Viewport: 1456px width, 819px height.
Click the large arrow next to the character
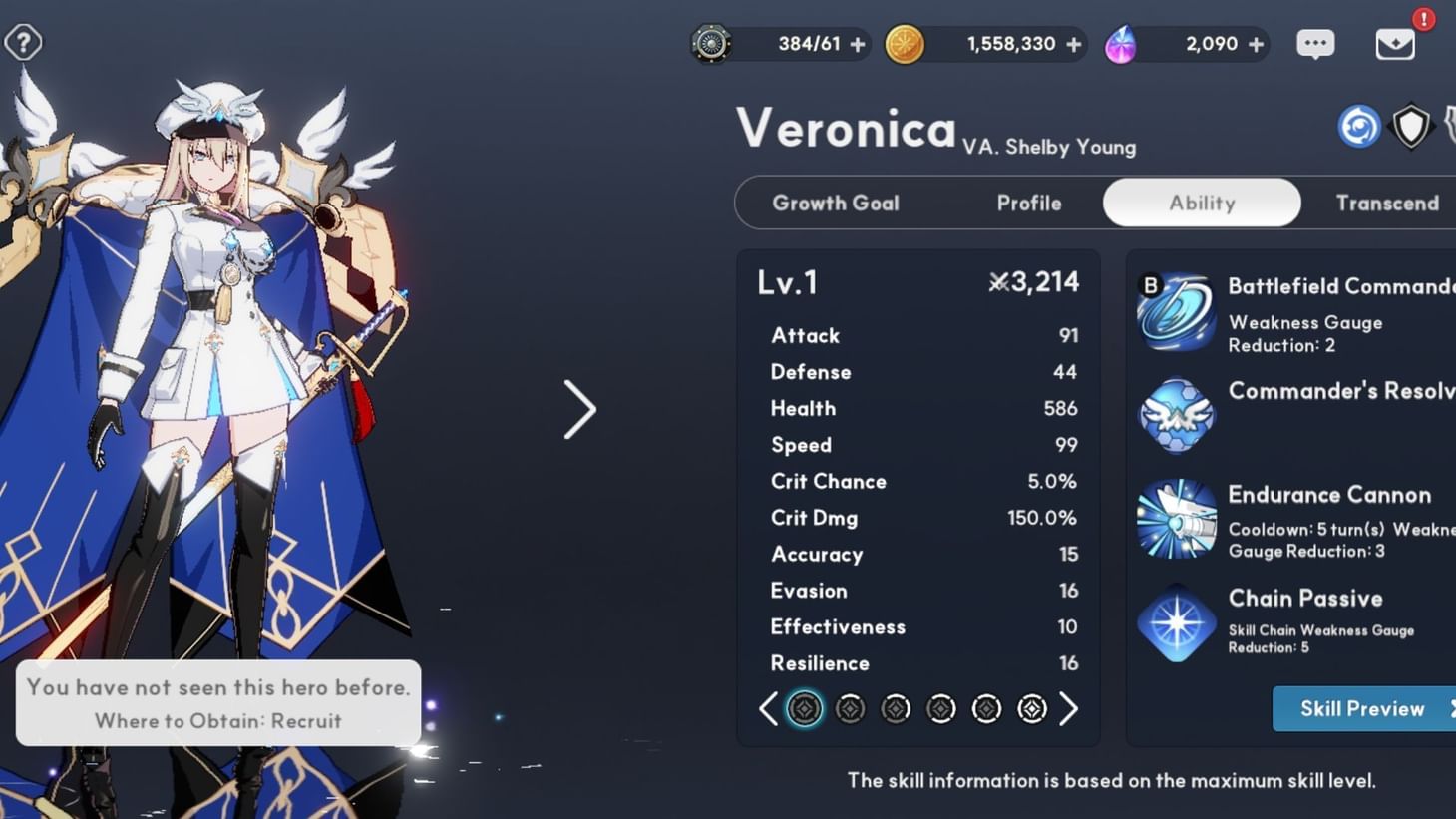click(x=581, y=409)
